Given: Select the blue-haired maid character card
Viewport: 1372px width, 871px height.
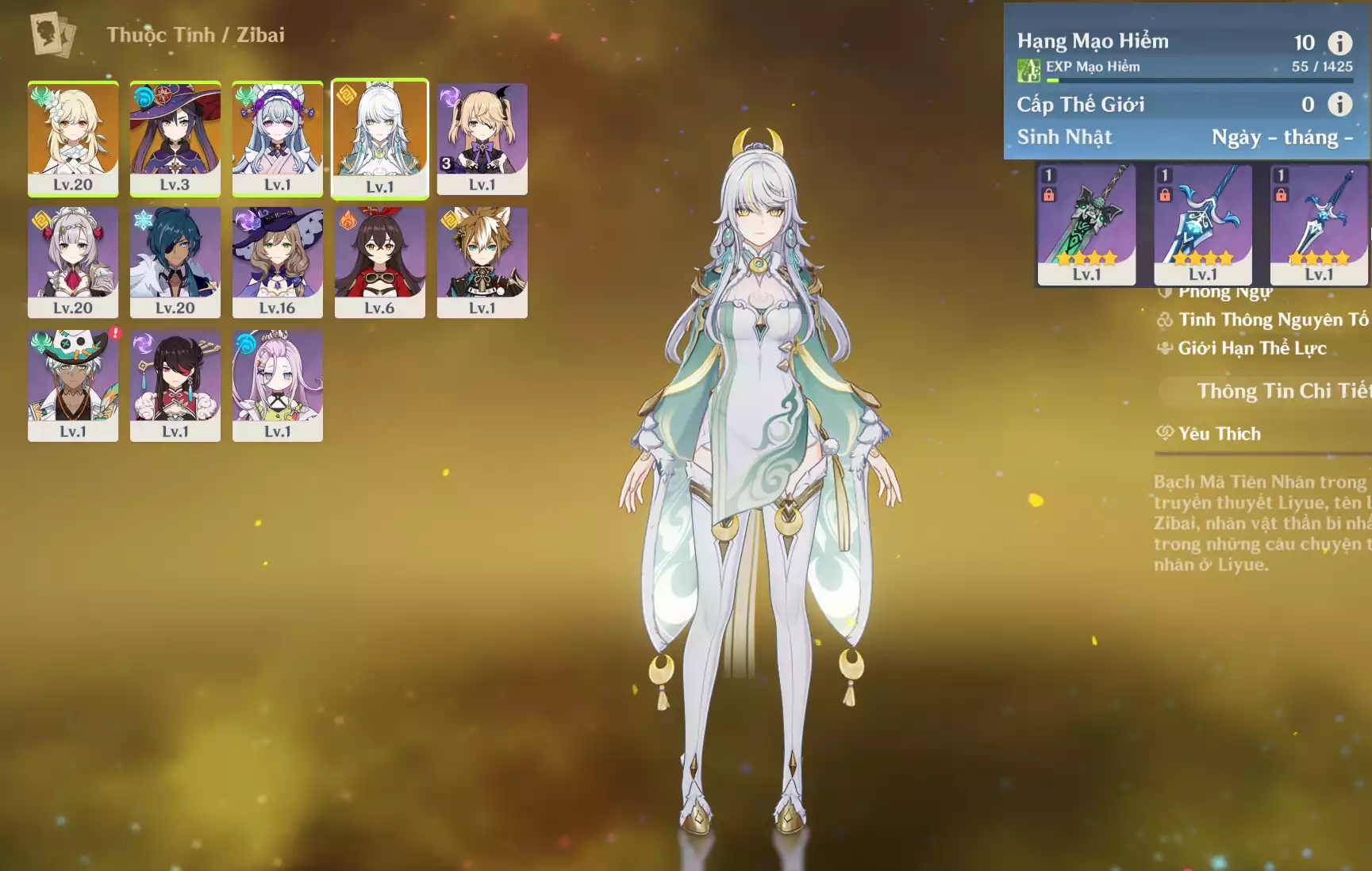Looking at the screenshot, I should [277, 138].
